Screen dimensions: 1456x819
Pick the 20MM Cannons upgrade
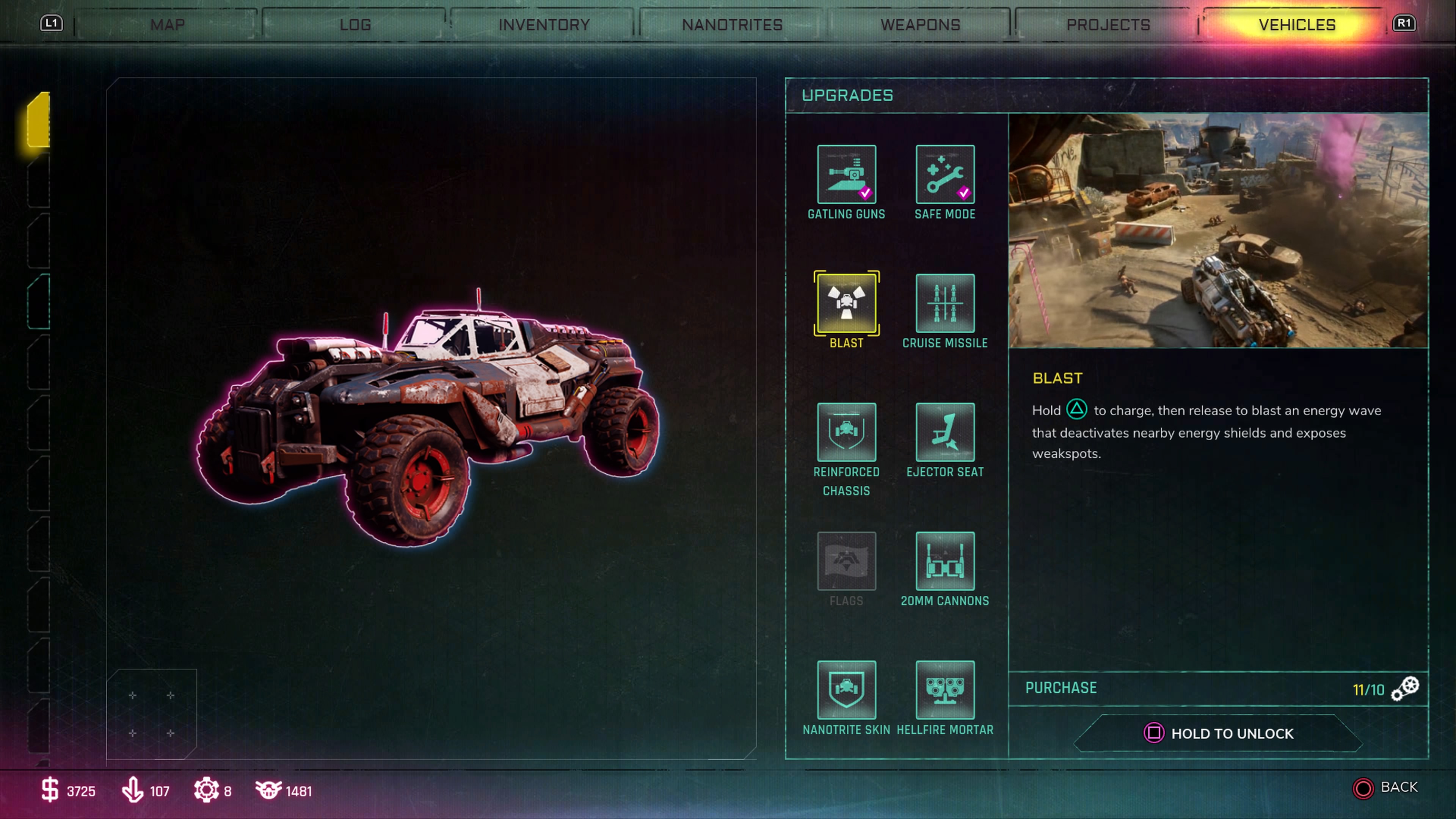point(945,561)
